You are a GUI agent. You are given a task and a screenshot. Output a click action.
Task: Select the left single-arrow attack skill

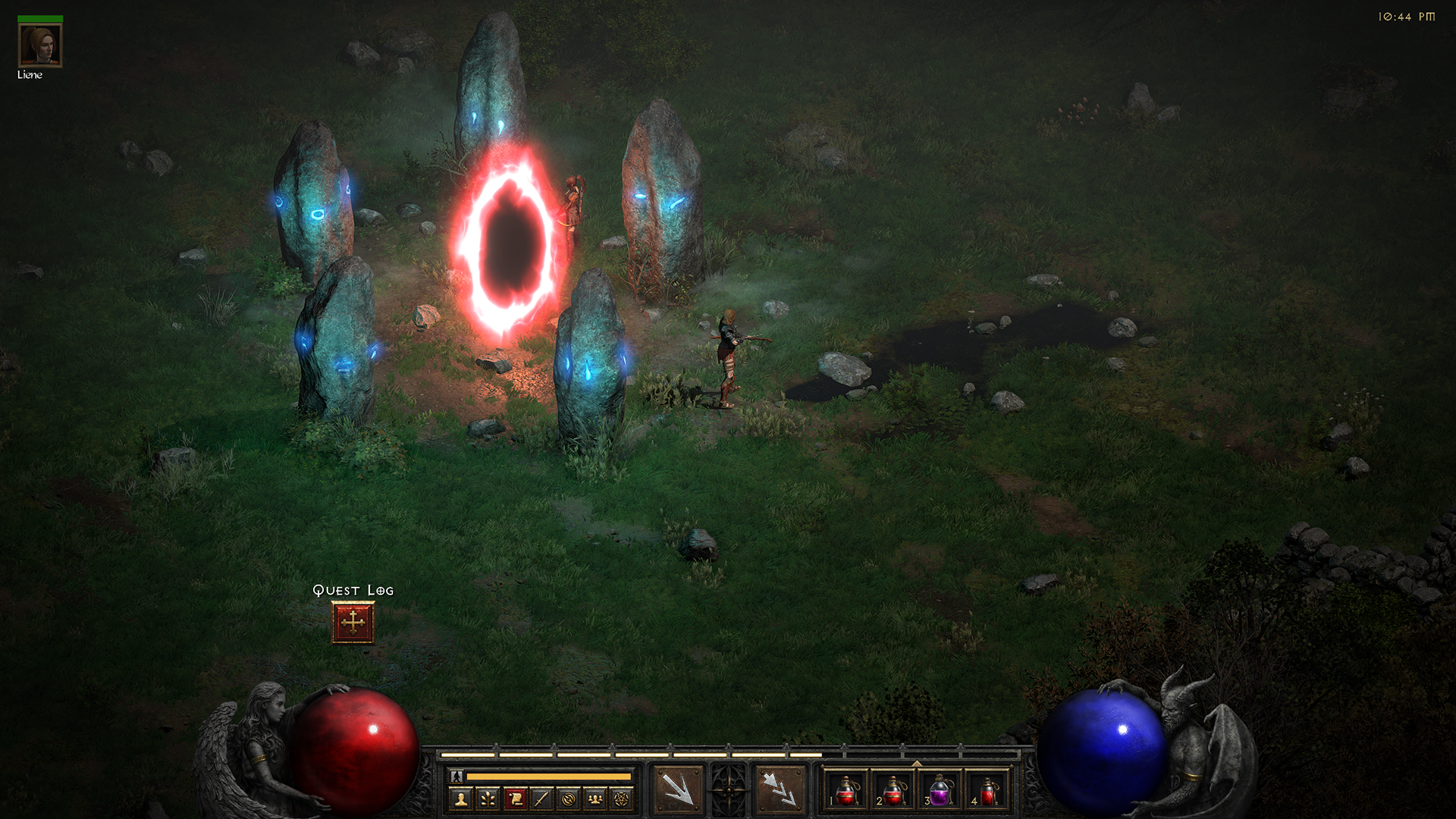coord(678,789)
